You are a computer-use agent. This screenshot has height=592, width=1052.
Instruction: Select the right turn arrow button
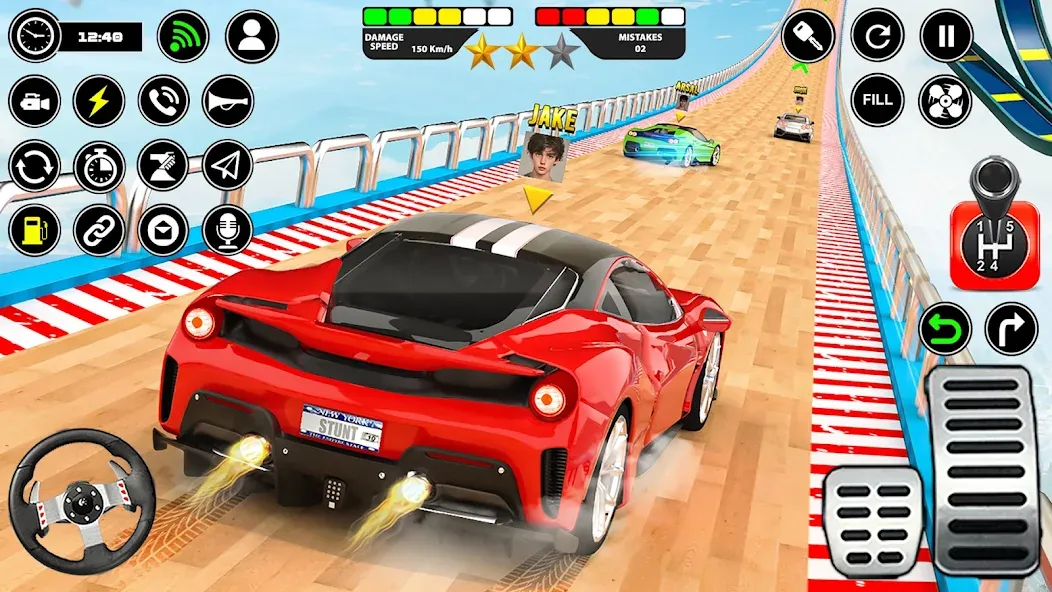tap(1011, 329)
